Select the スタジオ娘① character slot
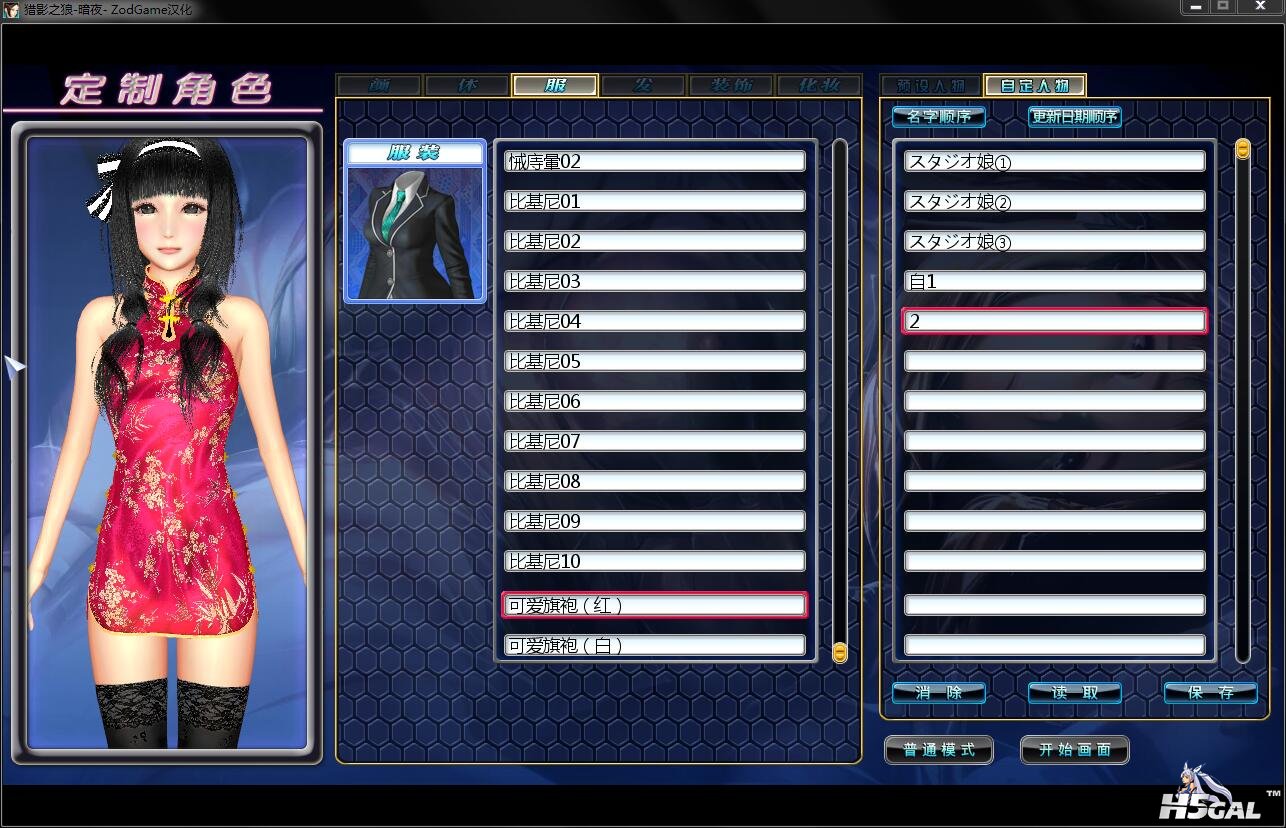This screenshot has width=1286, height=828. click(x=1055, y=161)
